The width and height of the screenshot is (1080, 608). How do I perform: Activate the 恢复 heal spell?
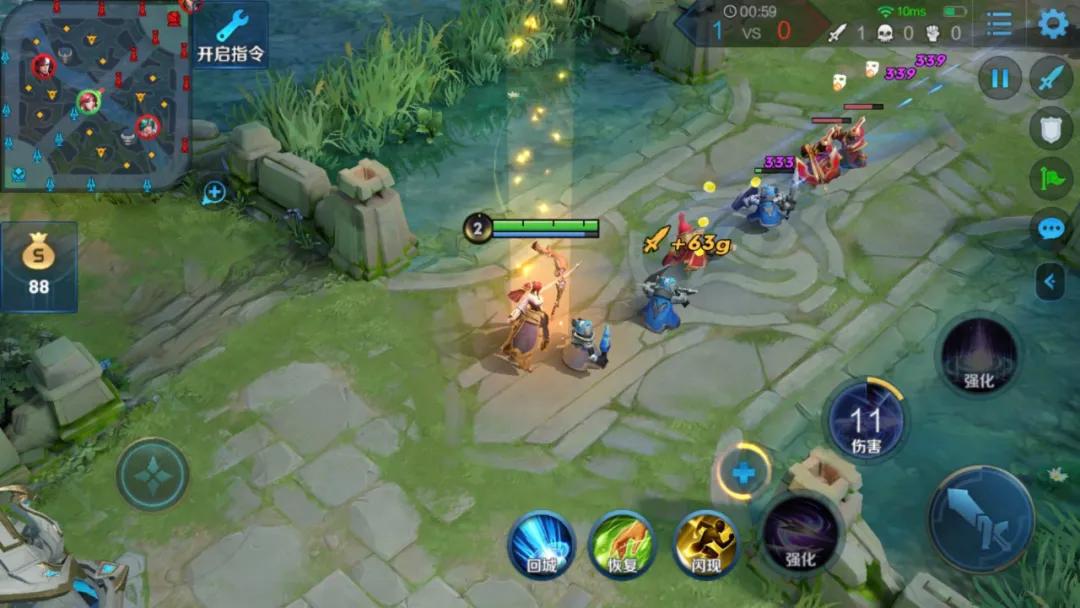pos(622,545)
